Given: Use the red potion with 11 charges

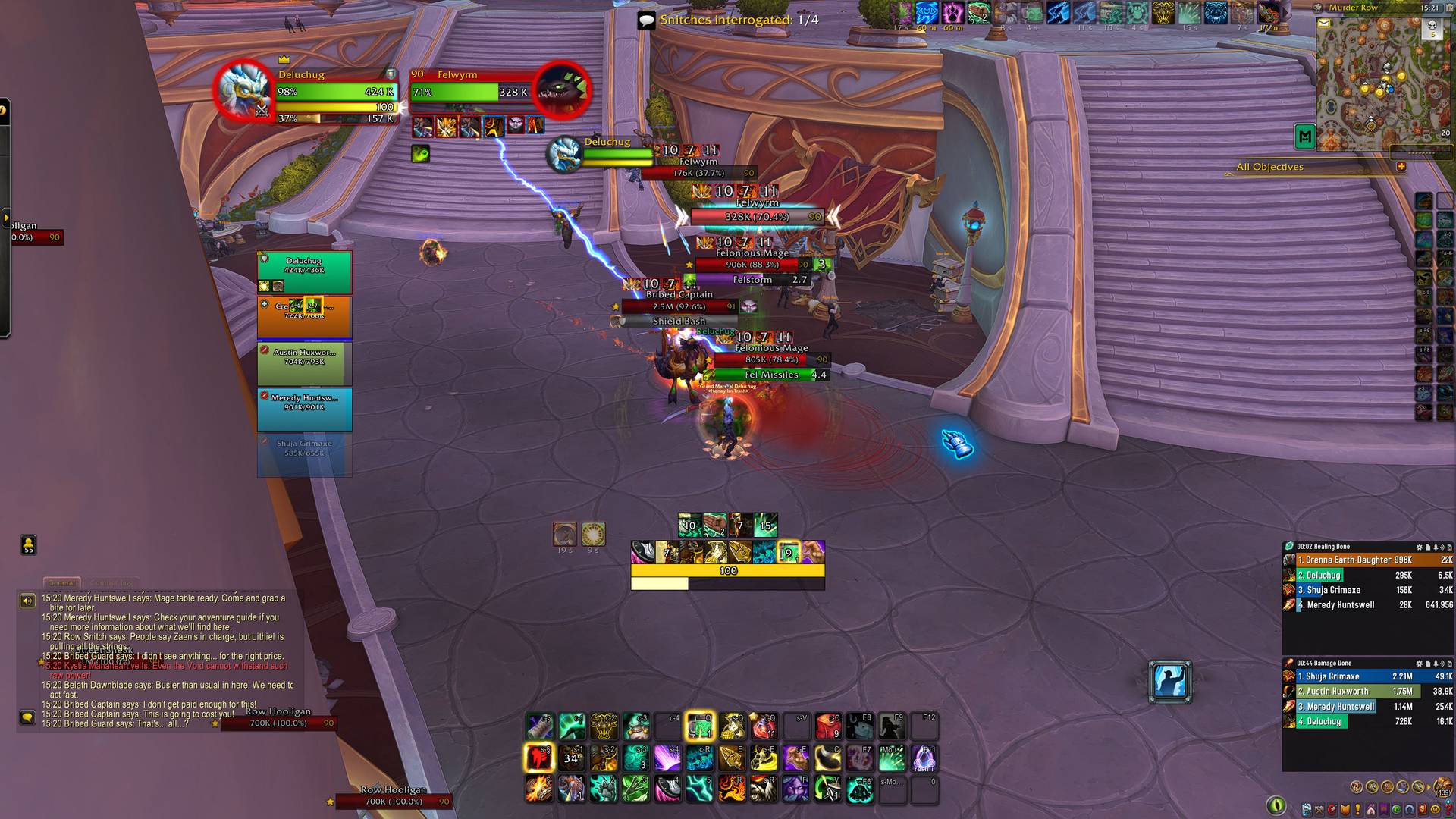Looking at the screenshot, I should tap(764, 726).
